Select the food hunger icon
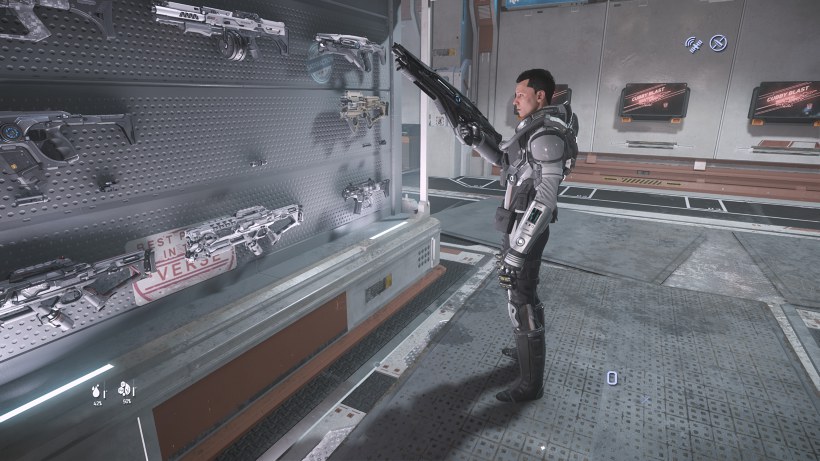This screenshot has height=461, width=820. tap(126, 388)
